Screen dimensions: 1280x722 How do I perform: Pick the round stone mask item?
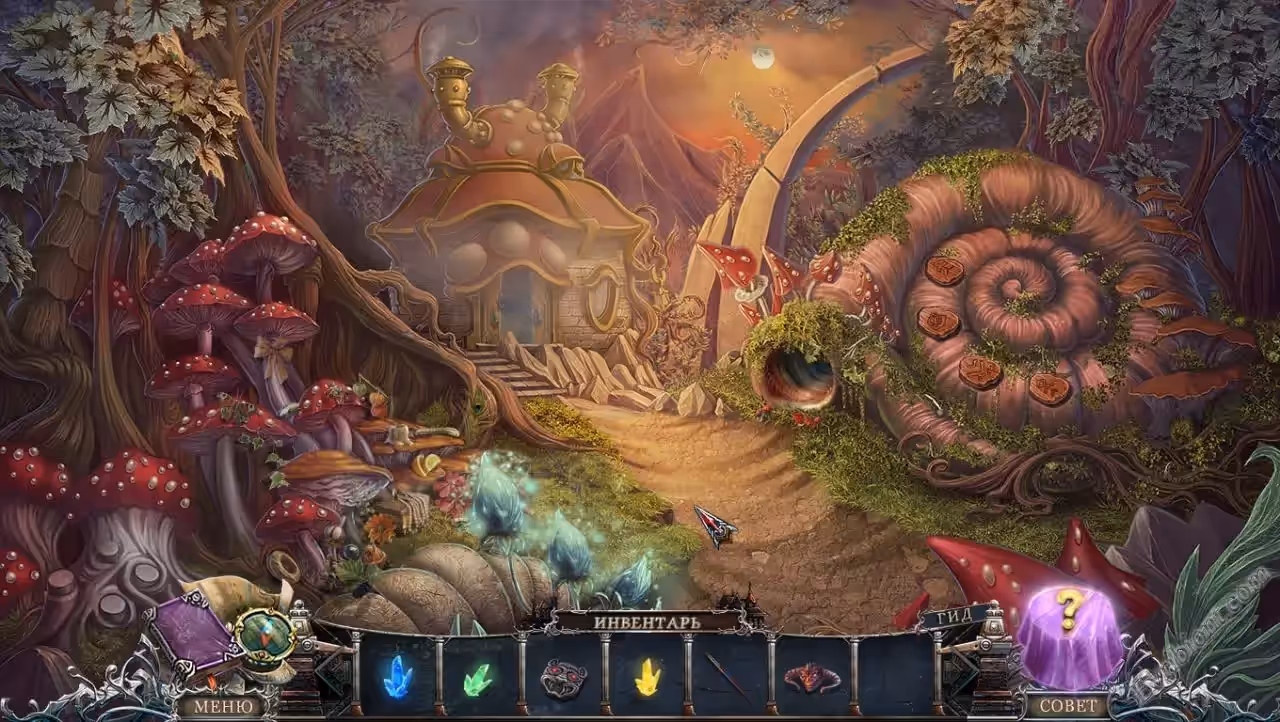(x=563, y=678)
